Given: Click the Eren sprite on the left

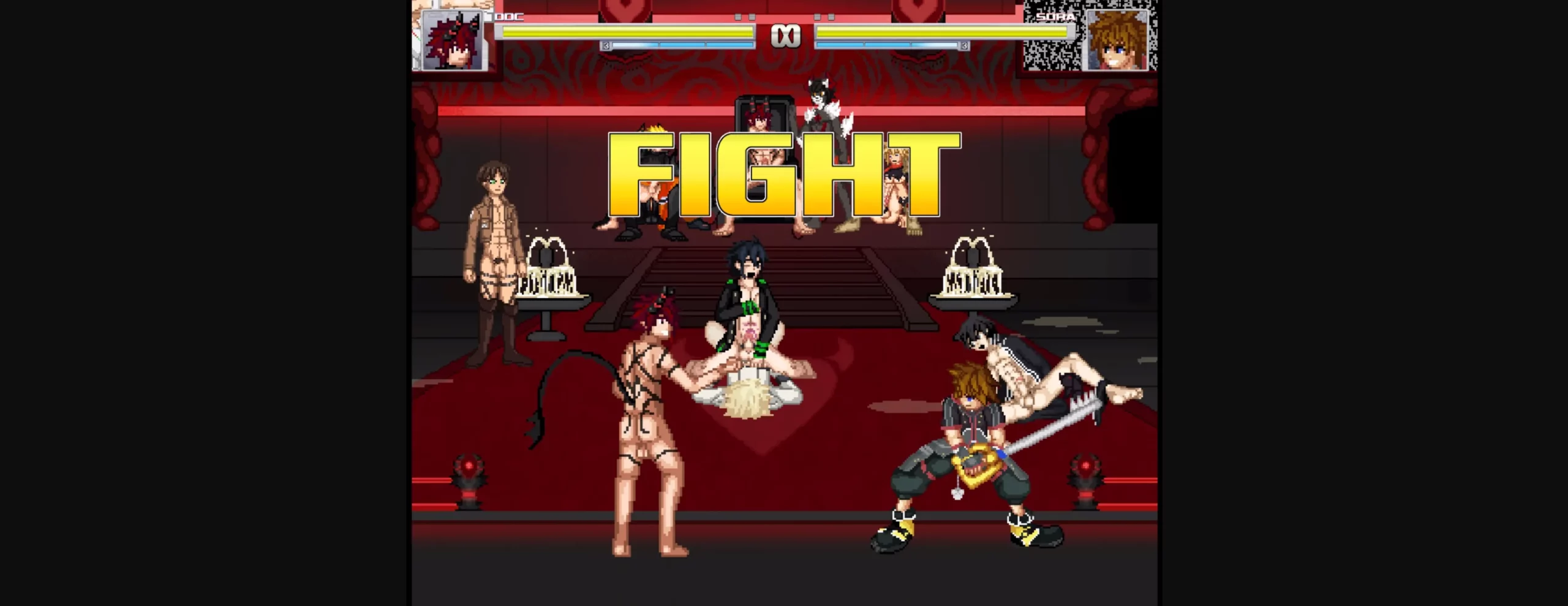Looking at the screenshot, I should [496, 263].
